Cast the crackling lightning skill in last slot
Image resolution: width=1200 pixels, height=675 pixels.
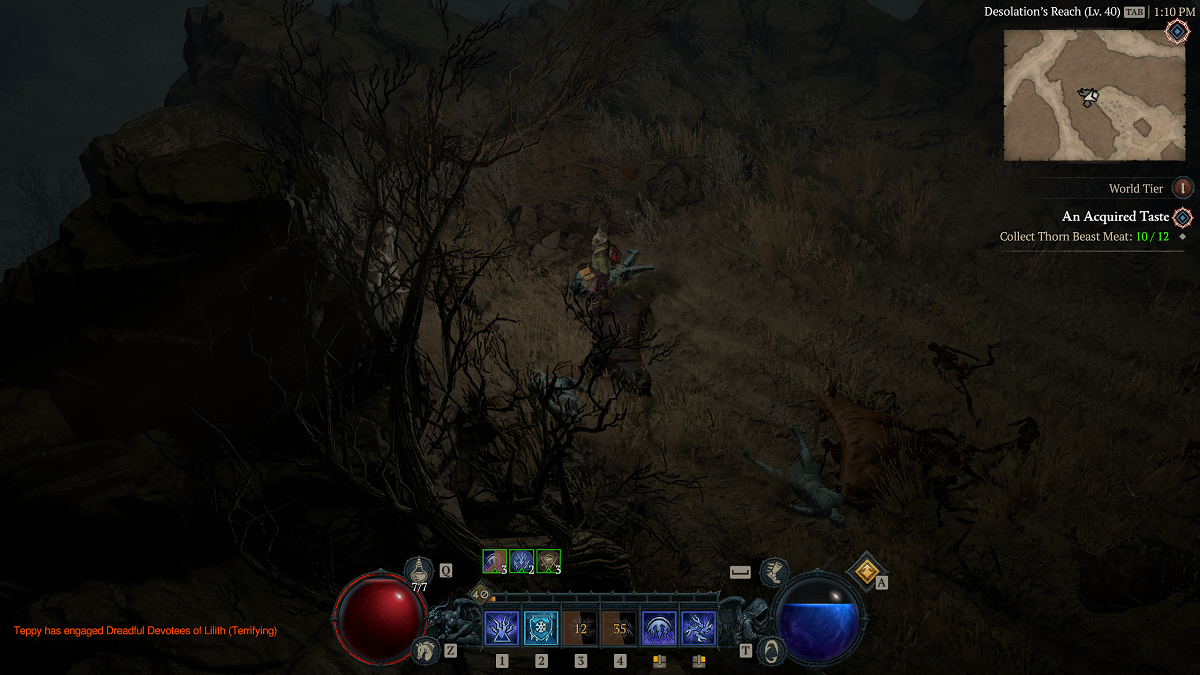pyautogui.click(x=698, y=629)
